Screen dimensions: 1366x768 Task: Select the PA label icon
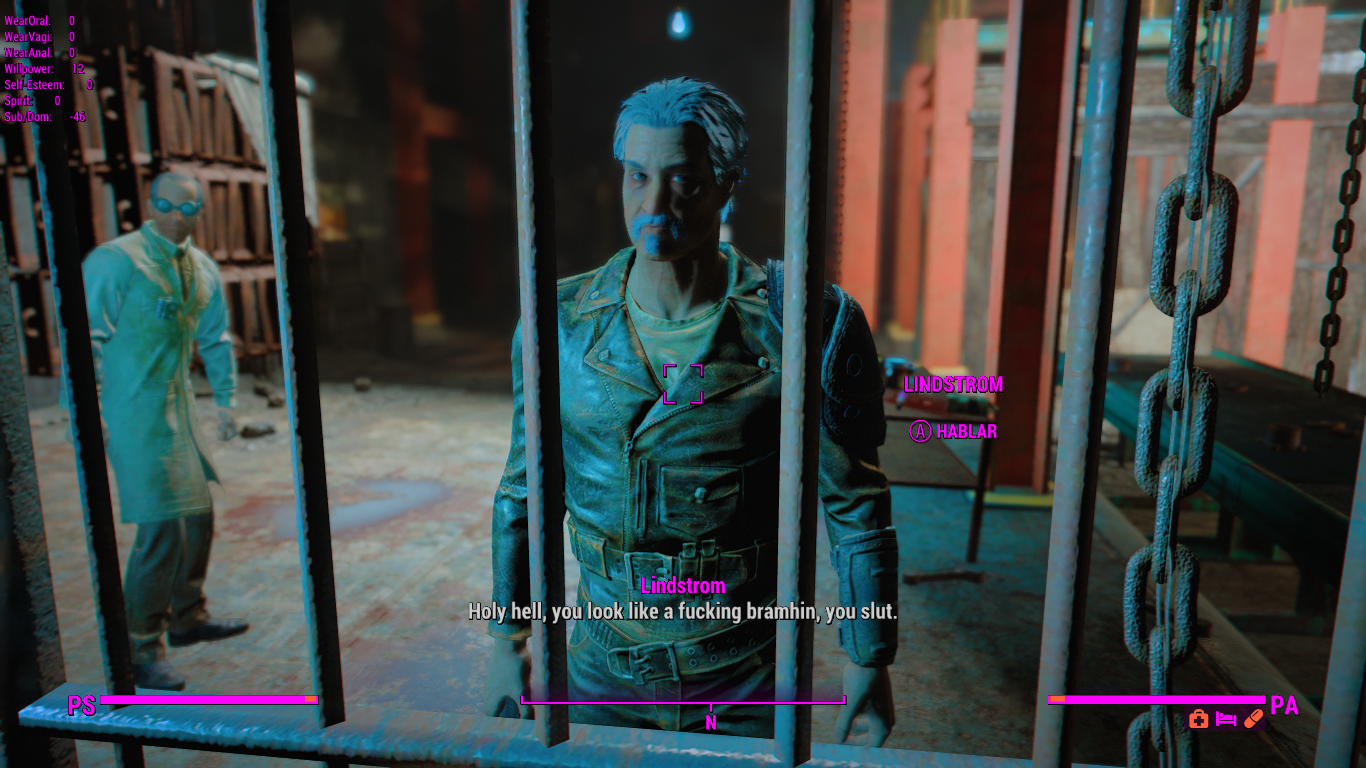pos(1284,704)
